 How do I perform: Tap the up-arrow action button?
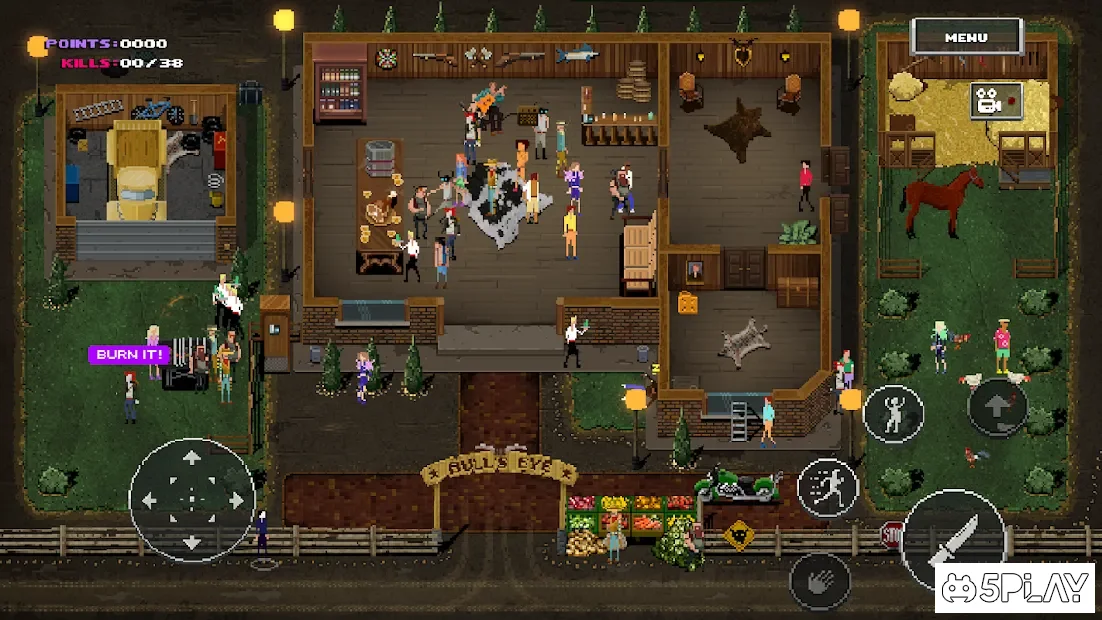click(998, 406)
